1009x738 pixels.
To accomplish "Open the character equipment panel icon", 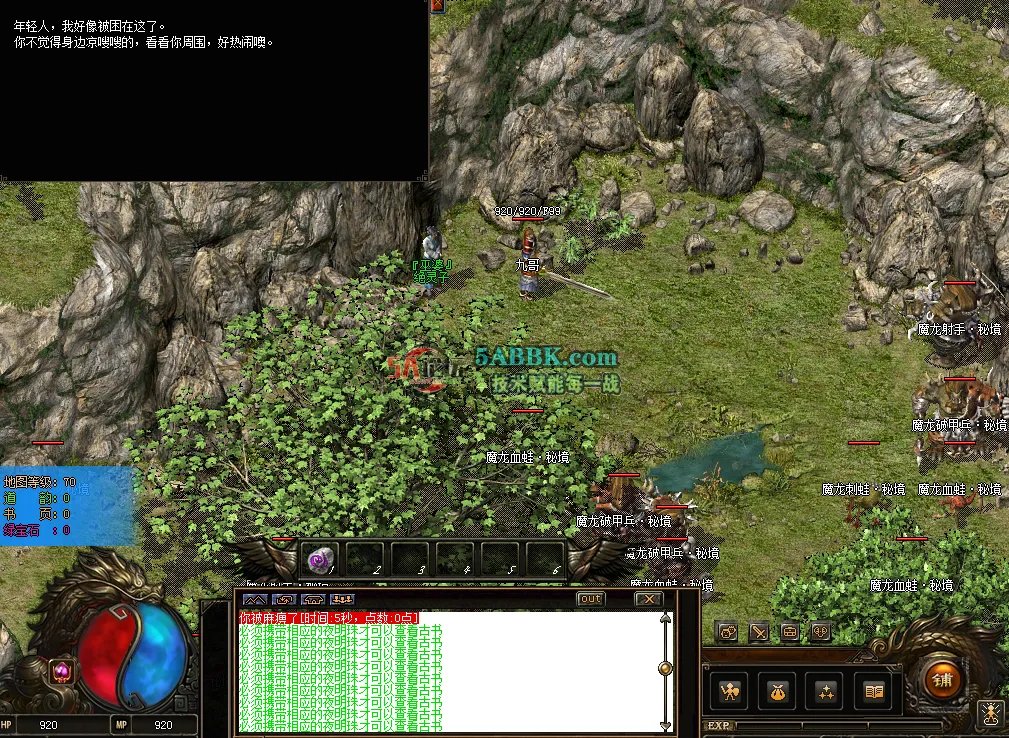I will pos(731,691).
